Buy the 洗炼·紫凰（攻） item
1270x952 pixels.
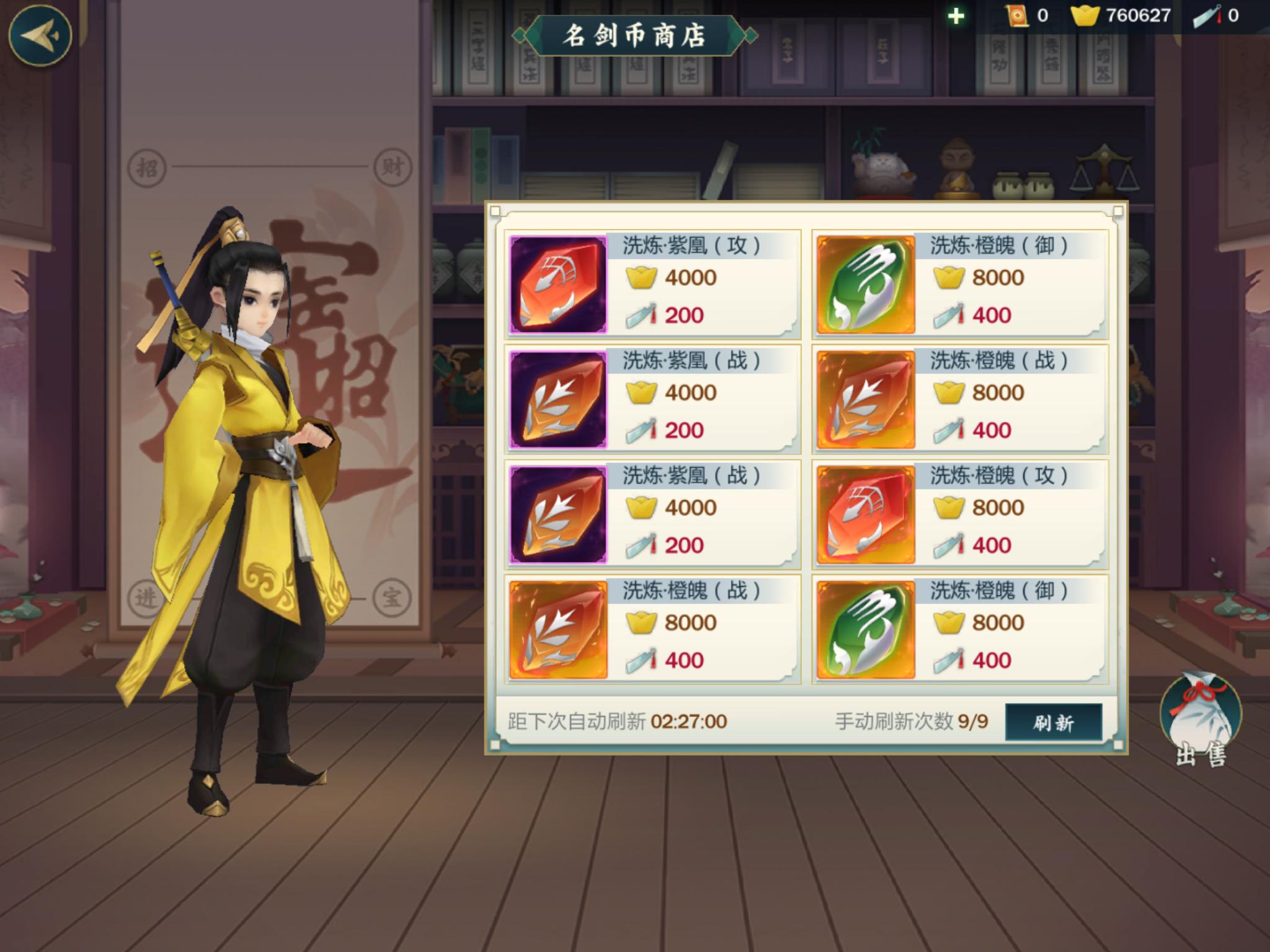pyautogui.click(x=652, y=284)
